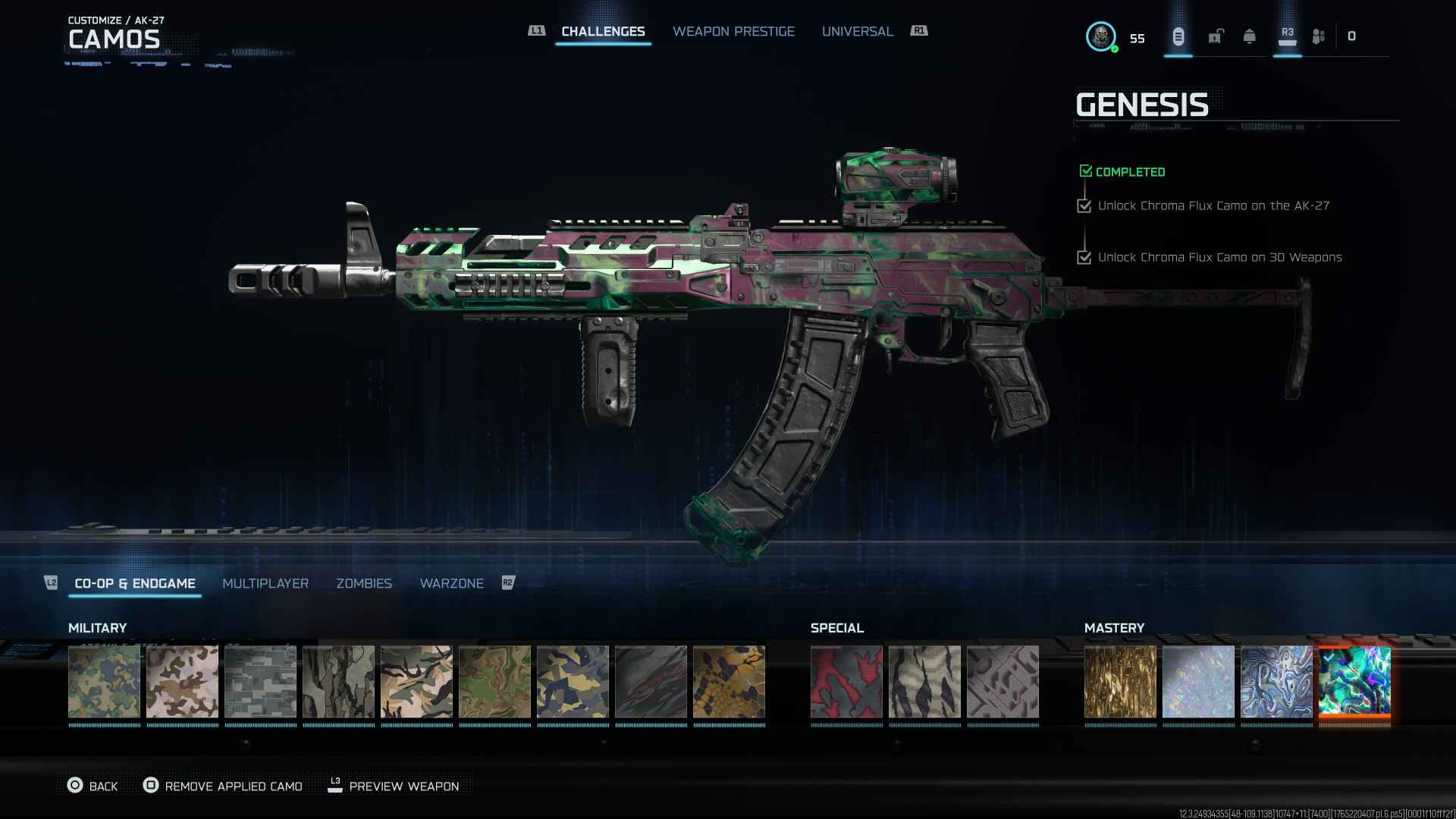
Task: Preview the weapon
Action: [393, 786]
